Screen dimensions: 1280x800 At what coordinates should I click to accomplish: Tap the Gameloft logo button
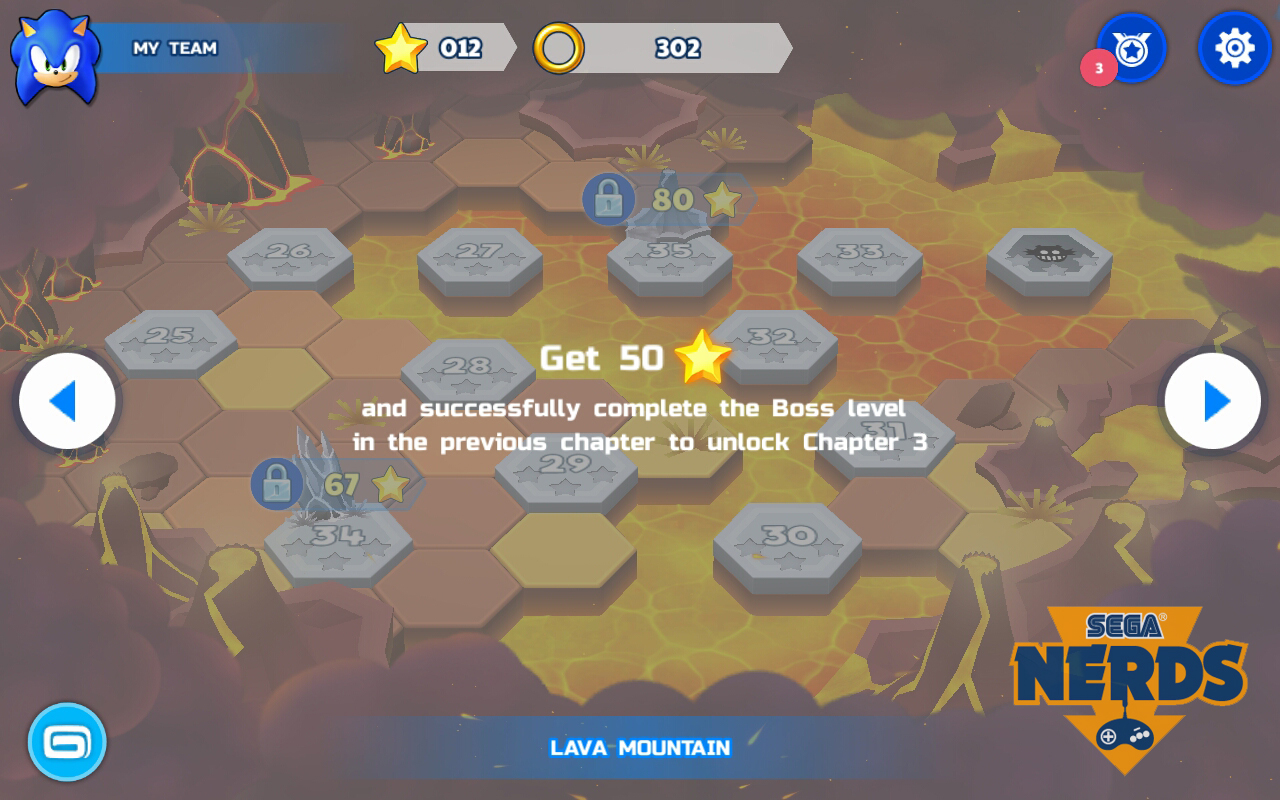(67, 741)
